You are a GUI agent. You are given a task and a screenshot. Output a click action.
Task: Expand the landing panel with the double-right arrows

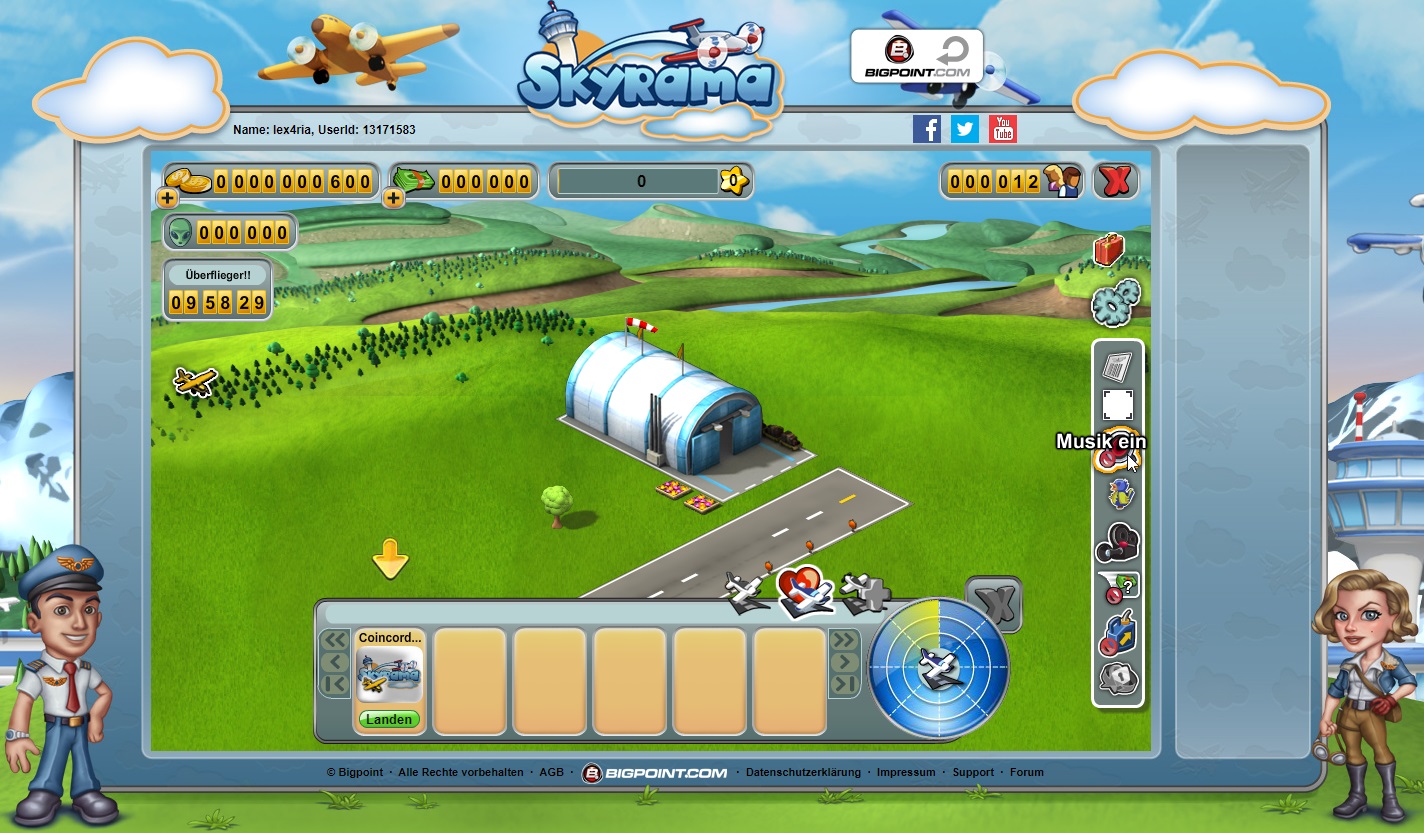(x=845, y=637)
